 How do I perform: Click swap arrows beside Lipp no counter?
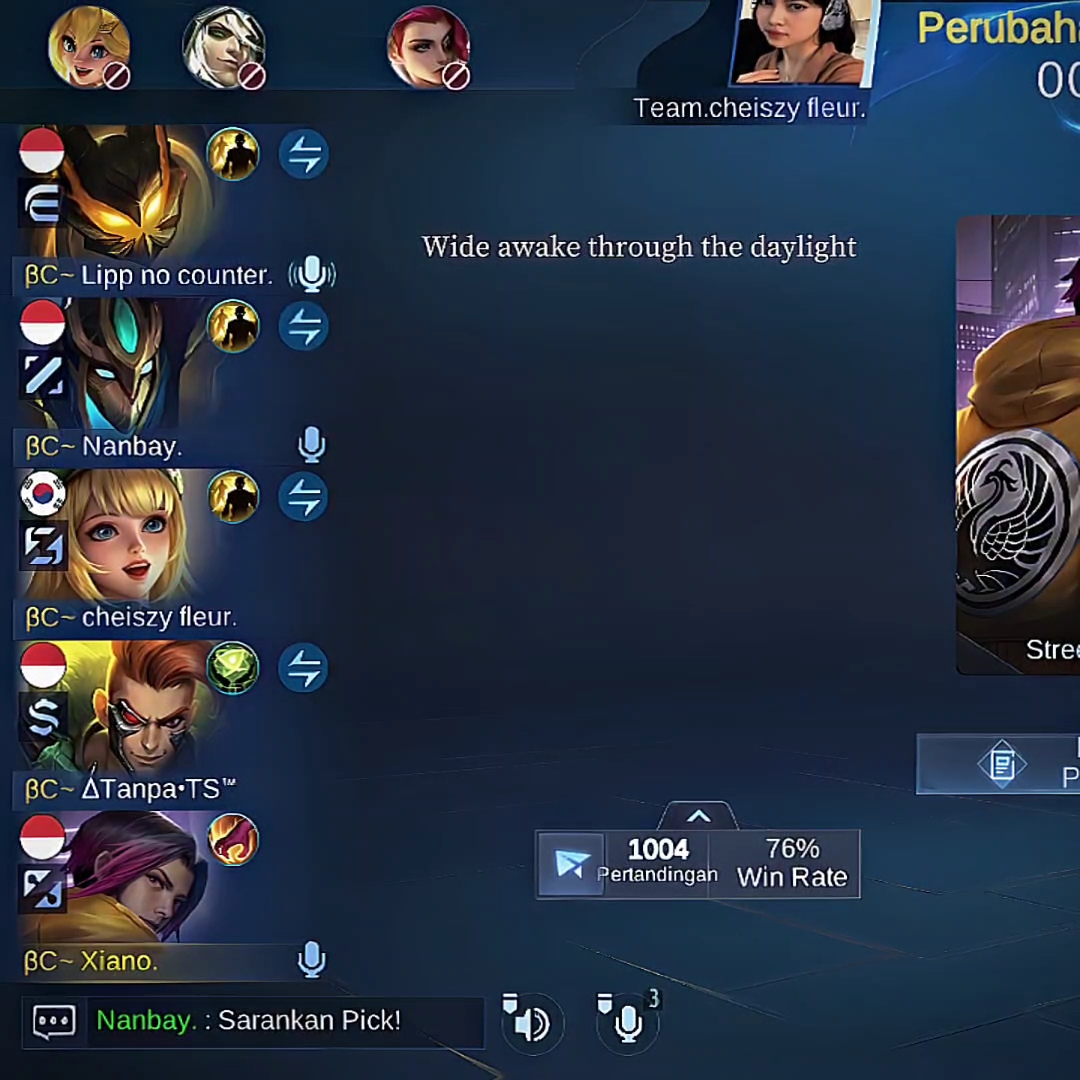point(303,155)
